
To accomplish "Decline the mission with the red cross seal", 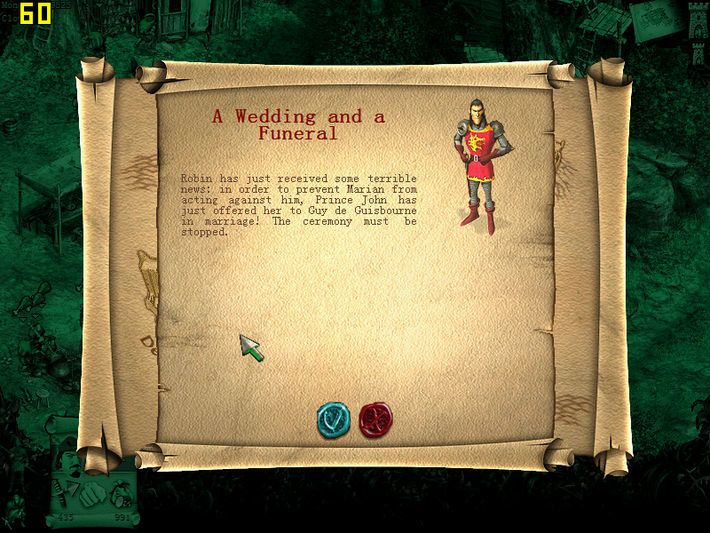I will (375, 418).
